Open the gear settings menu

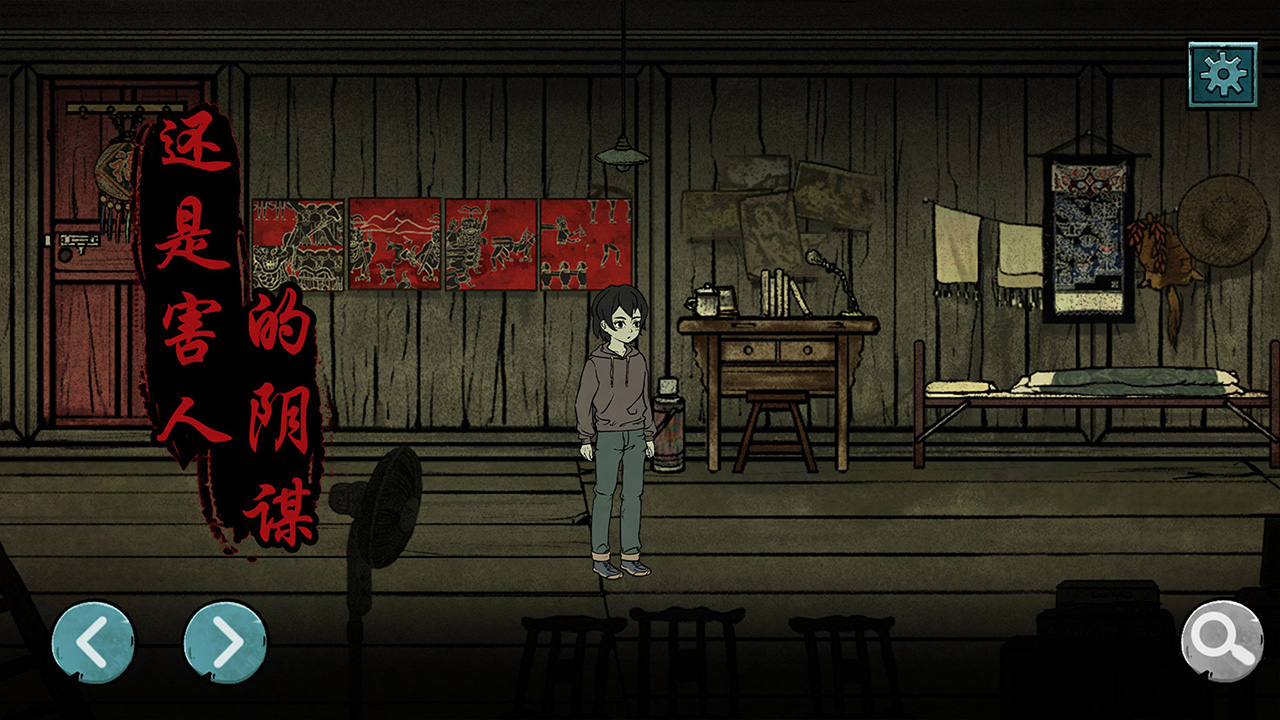pyautogui.click(x=1222, y=75)
